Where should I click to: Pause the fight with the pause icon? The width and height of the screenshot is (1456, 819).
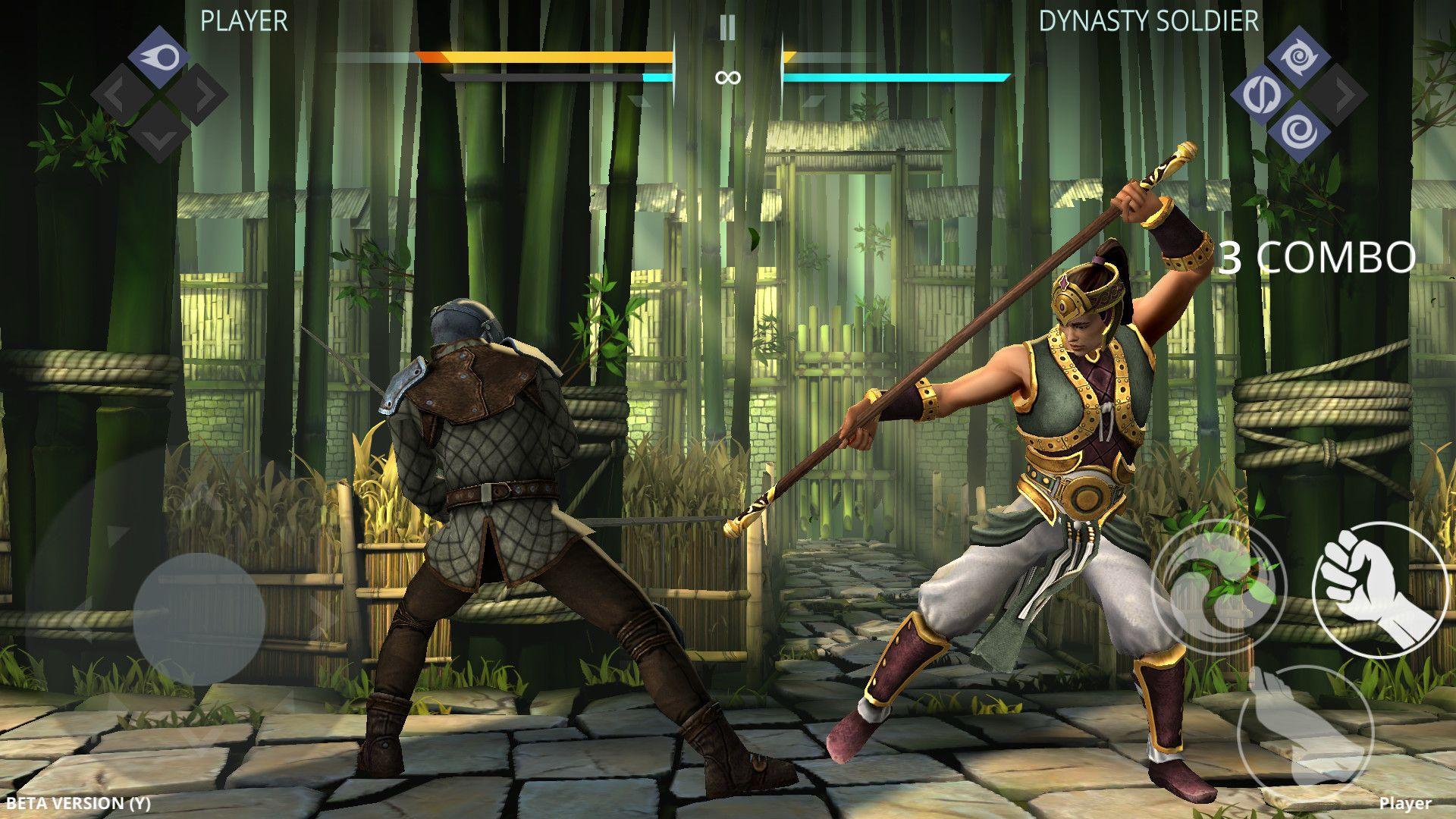click(727, 27)
